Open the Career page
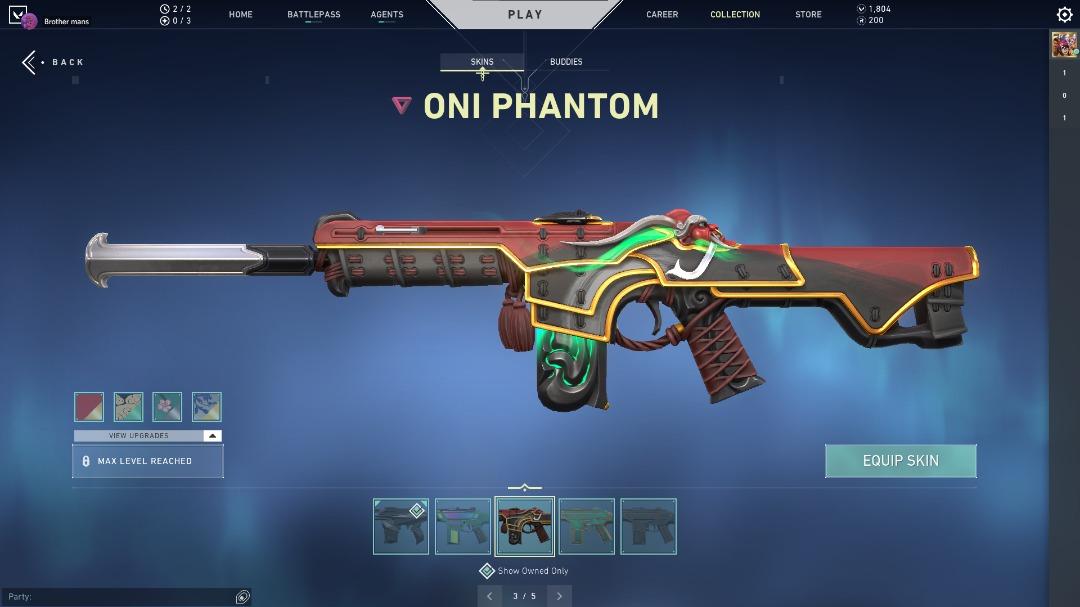Image resolution: width=1080 pixels, height=607 pixels. (x=662, y=15)
